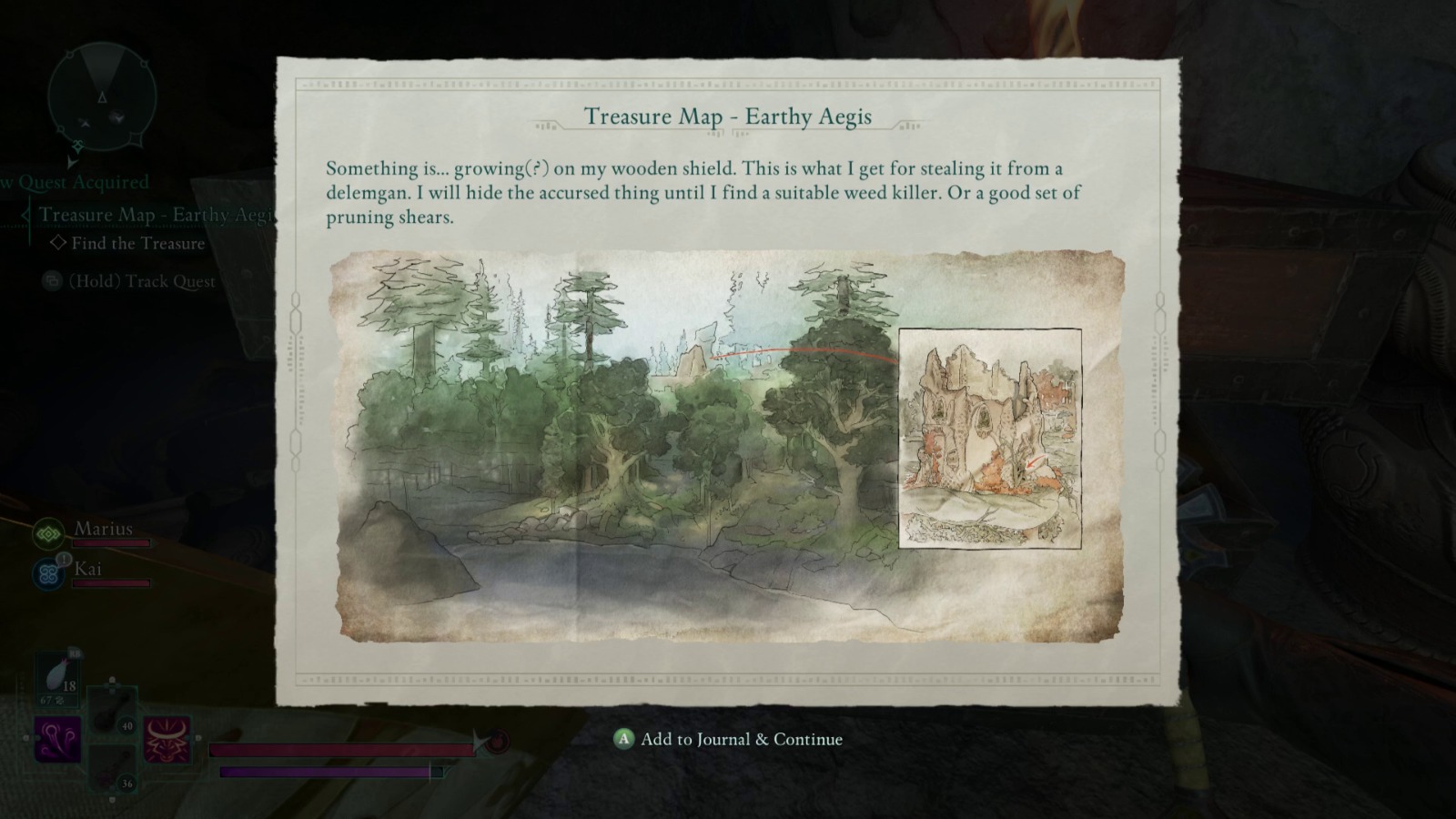Select Kai's companion portrait icon
This screenshot has width=1456, height=819.
49,573
